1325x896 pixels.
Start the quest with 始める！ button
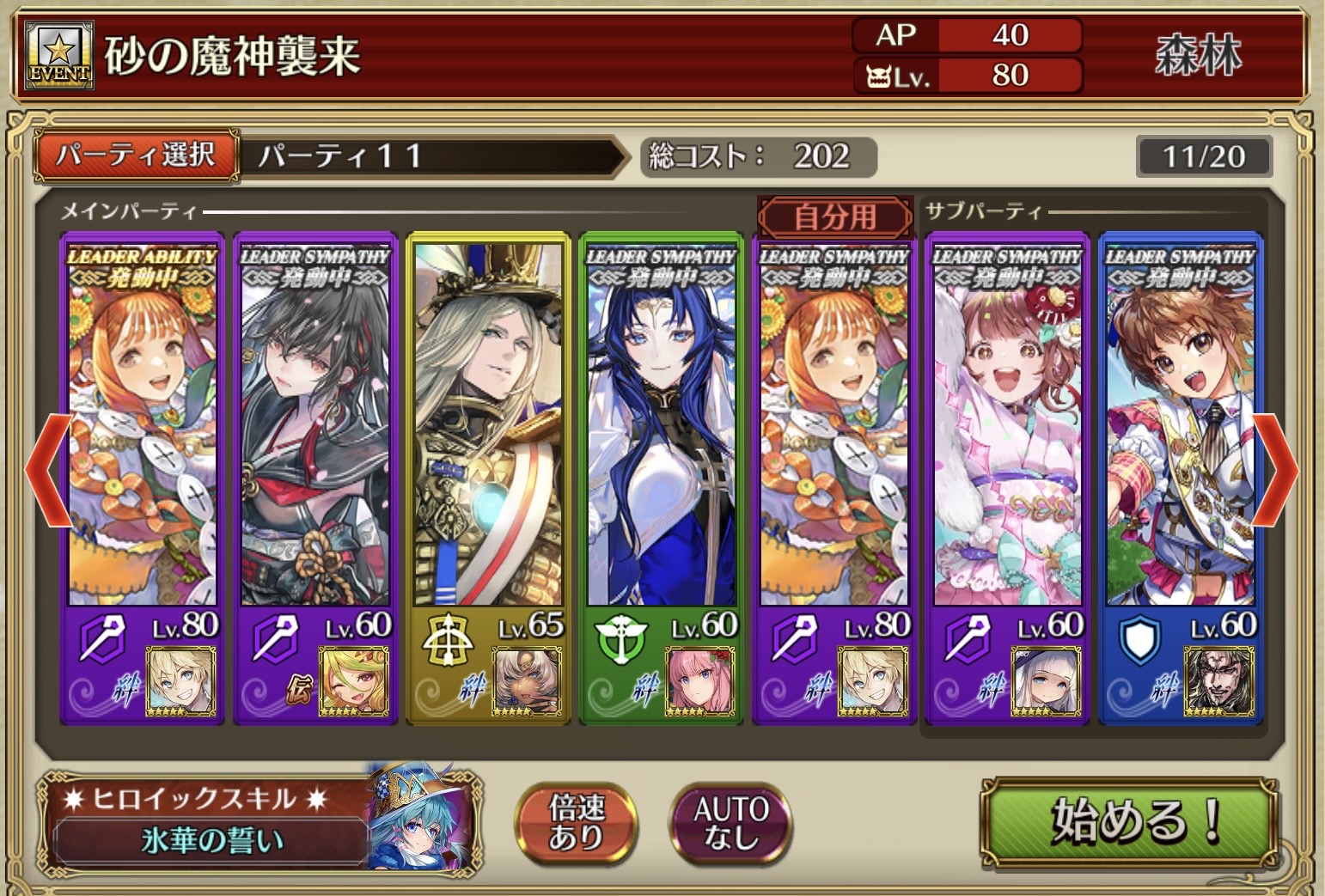(x=1129, y=820)
